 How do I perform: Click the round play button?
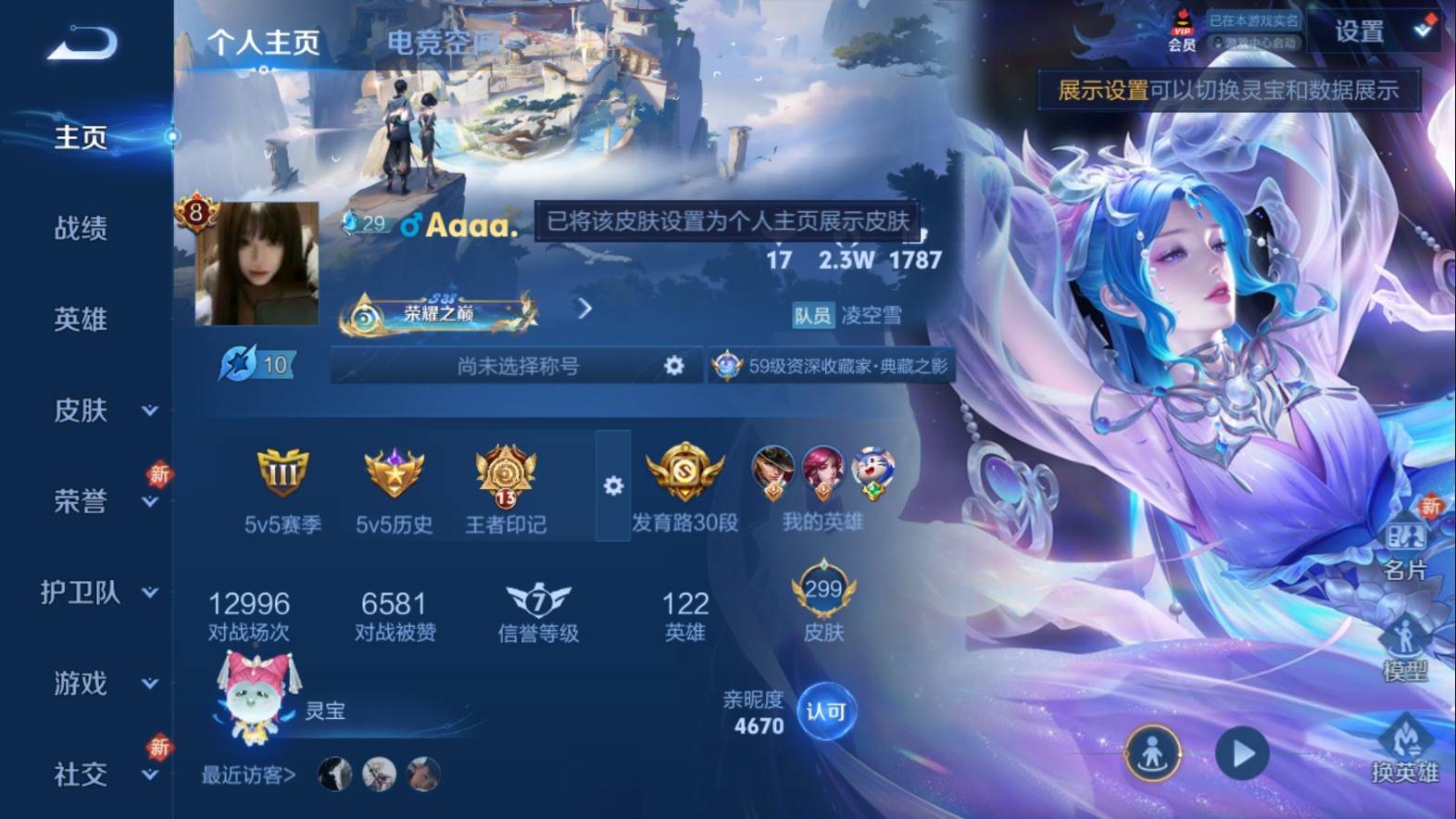[1241, 753]
